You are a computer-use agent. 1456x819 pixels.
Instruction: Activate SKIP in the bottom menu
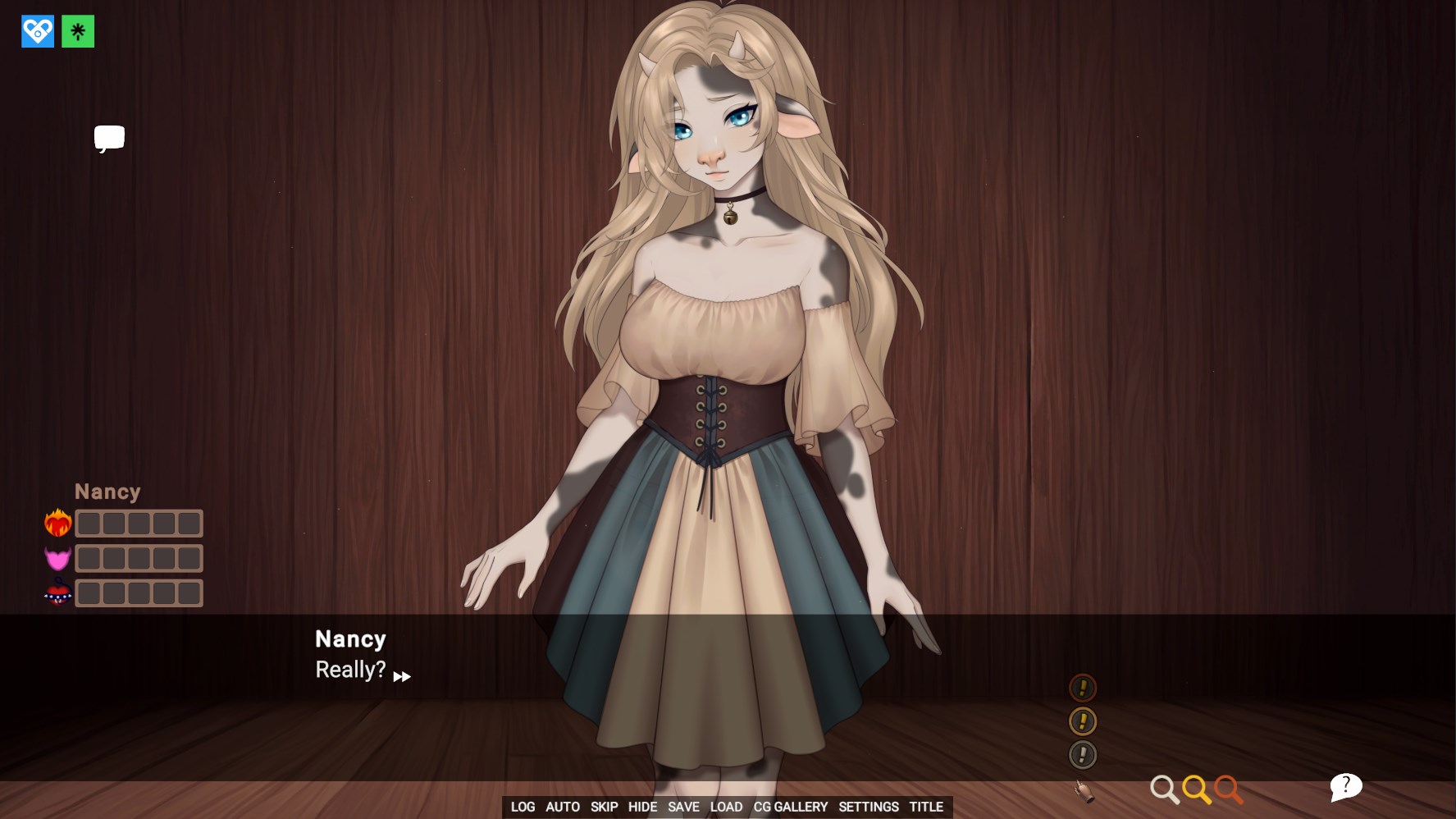[604, 807]
